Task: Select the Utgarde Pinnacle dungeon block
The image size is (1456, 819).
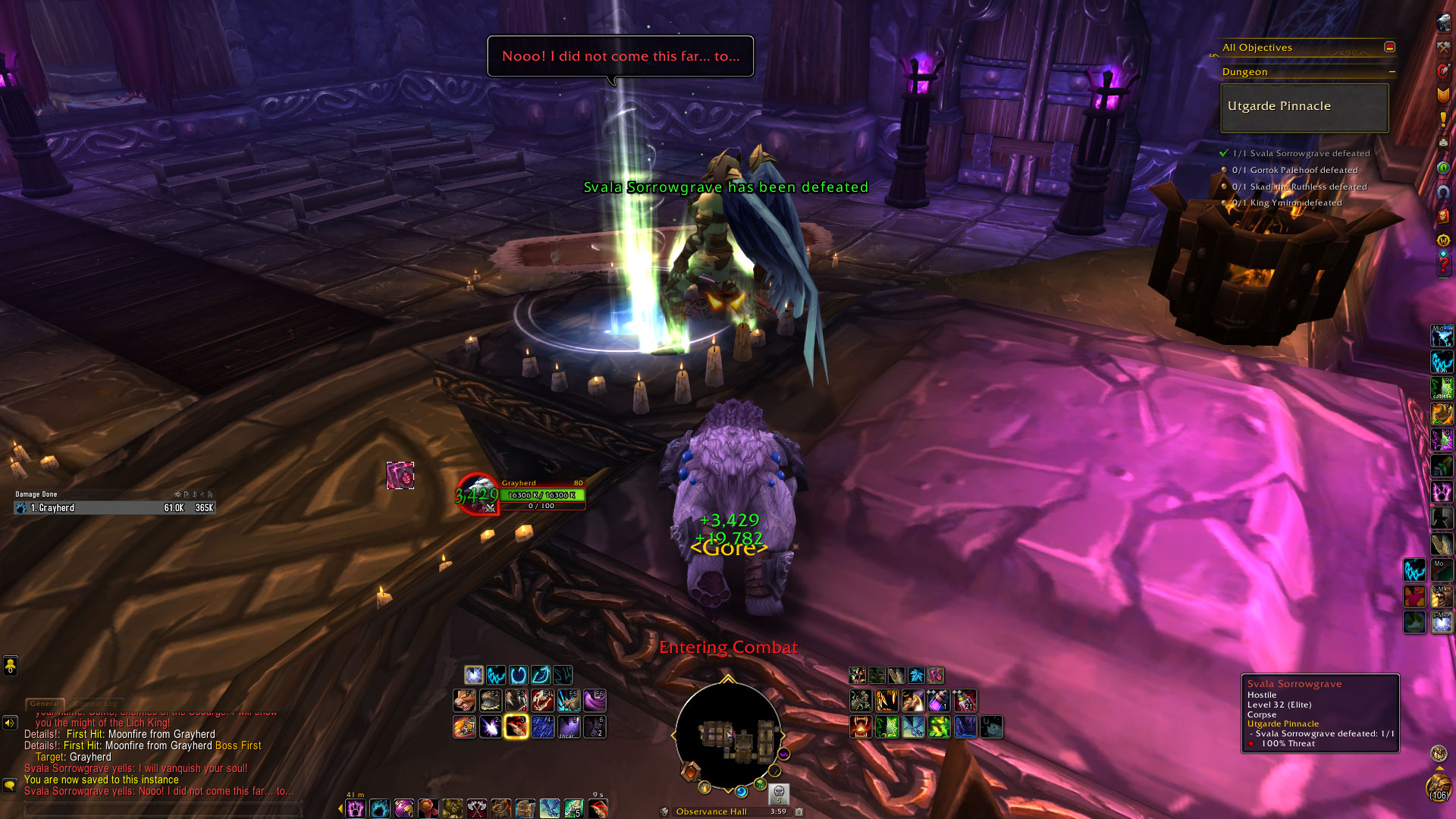Action: tap(1304, 107)
